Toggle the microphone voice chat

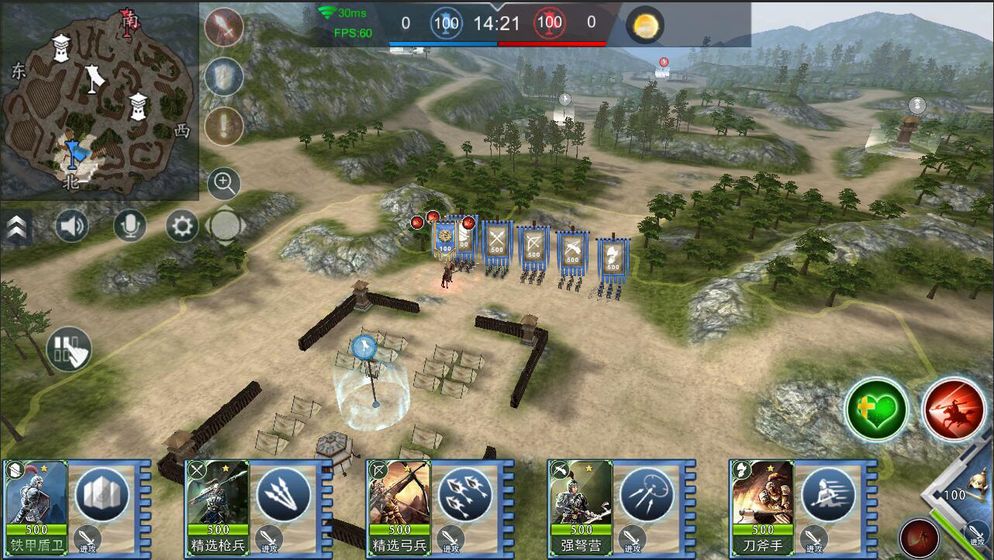pyautogui.click(x=129, y=226)
